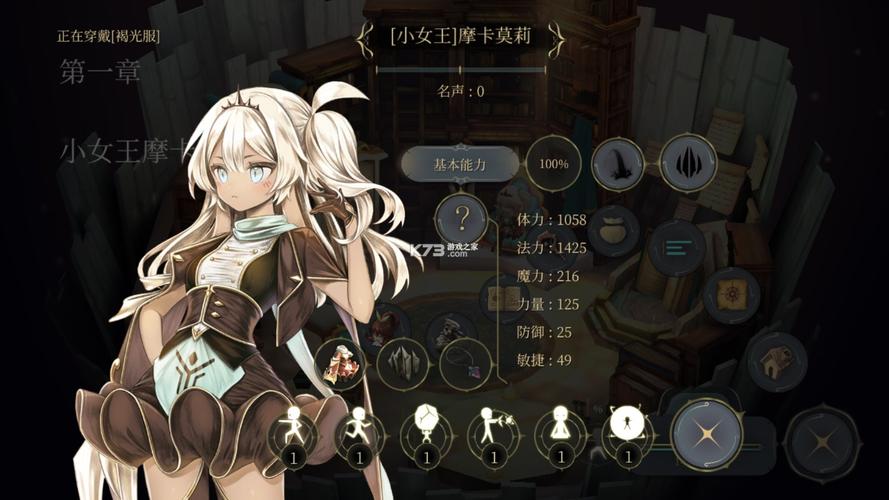Choose the boulder lifting skill icon
Screen dimensions: 889x500
pyautogui.click(x=427, y=430)
